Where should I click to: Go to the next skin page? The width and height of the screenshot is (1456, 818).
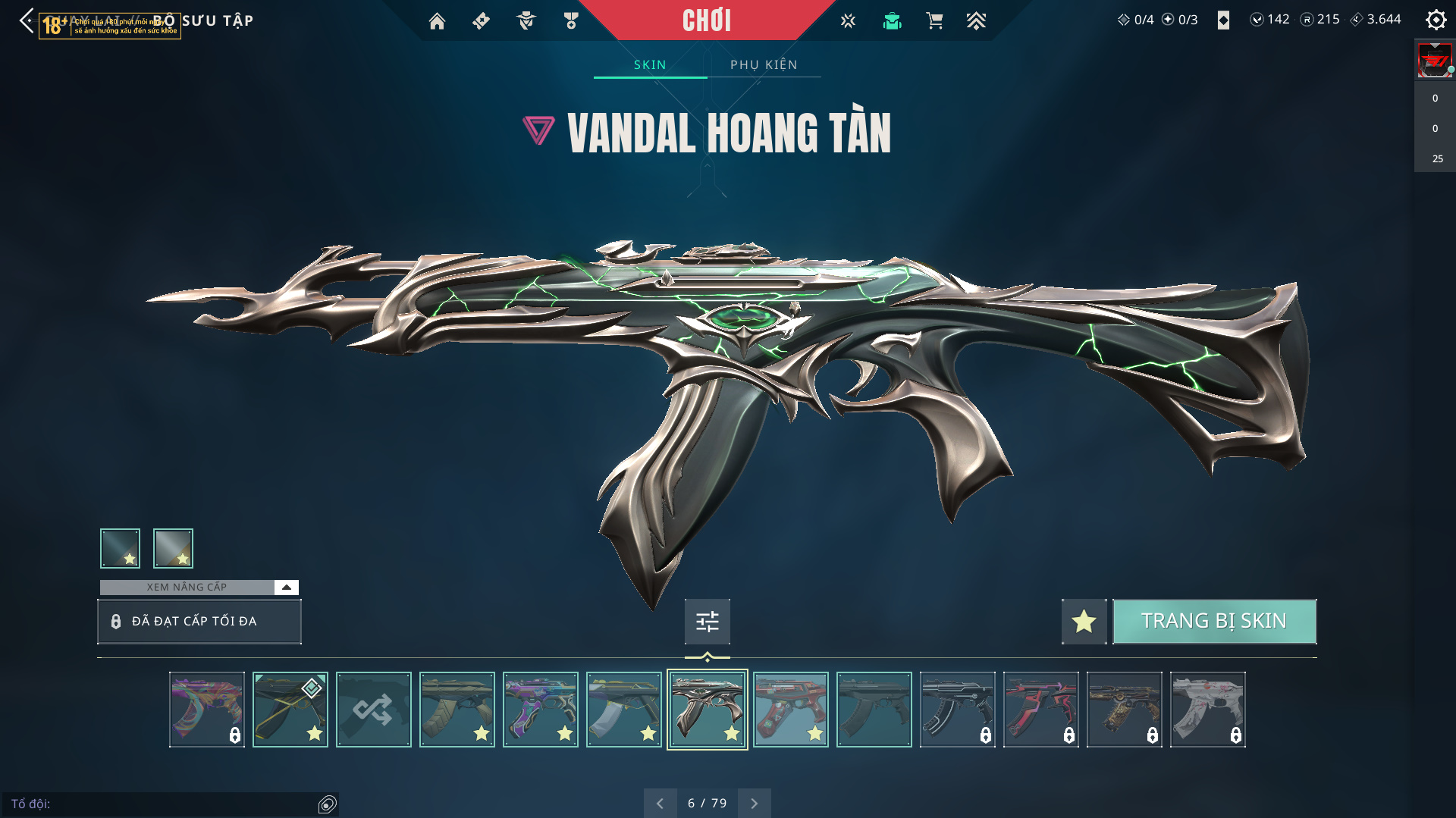click(x=754, y=803)
